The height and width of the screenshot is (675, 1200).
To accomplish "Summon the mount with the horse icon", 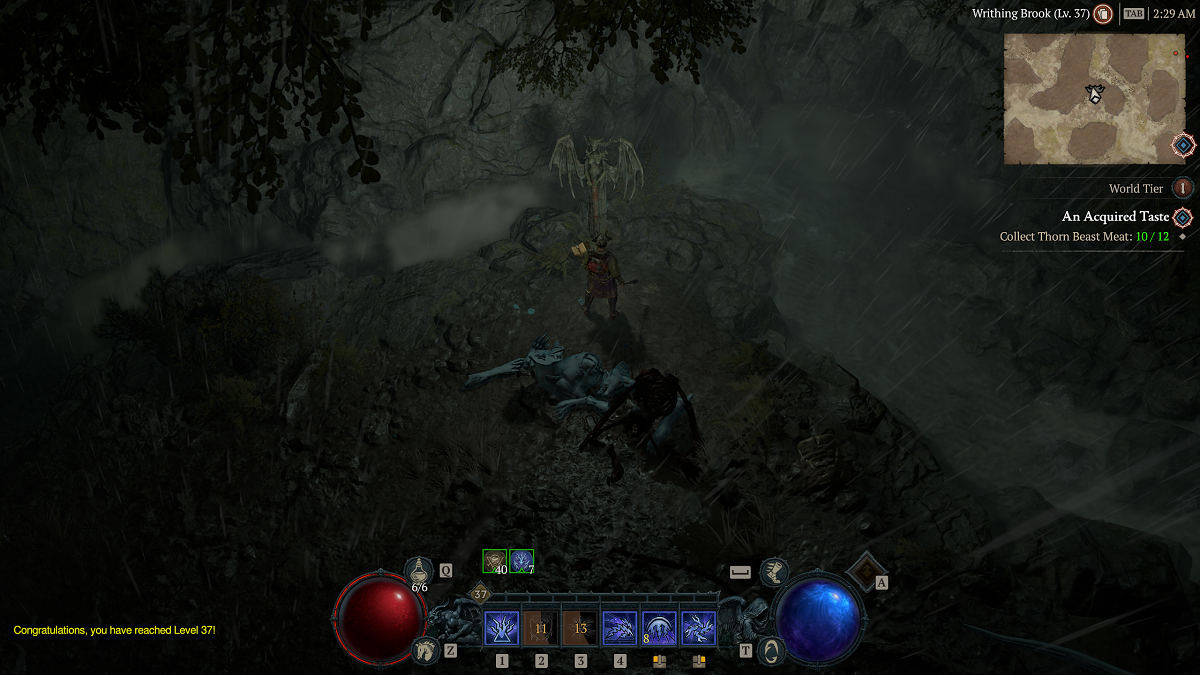I will click(425, 650).
